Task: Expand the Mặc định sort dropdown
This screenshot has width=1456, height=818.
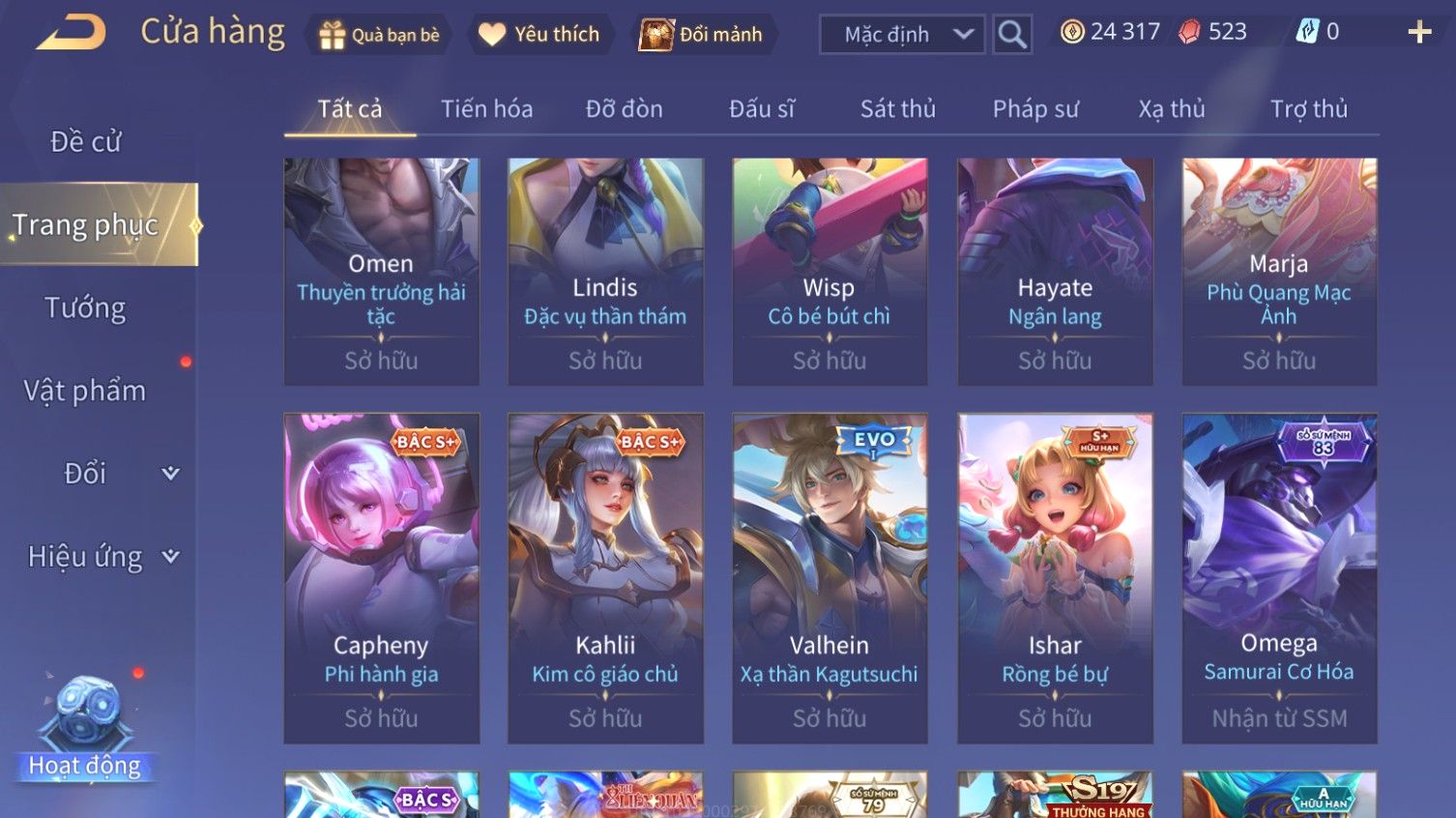Action: click(902, 35)
